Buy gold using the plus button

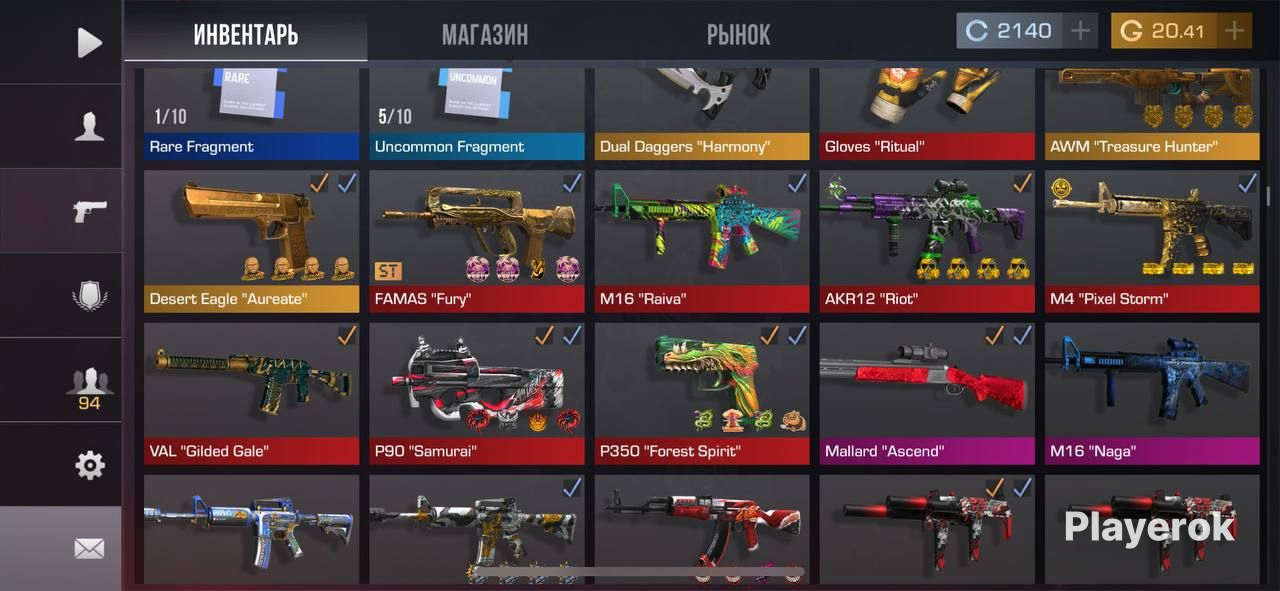(1235, 31)
